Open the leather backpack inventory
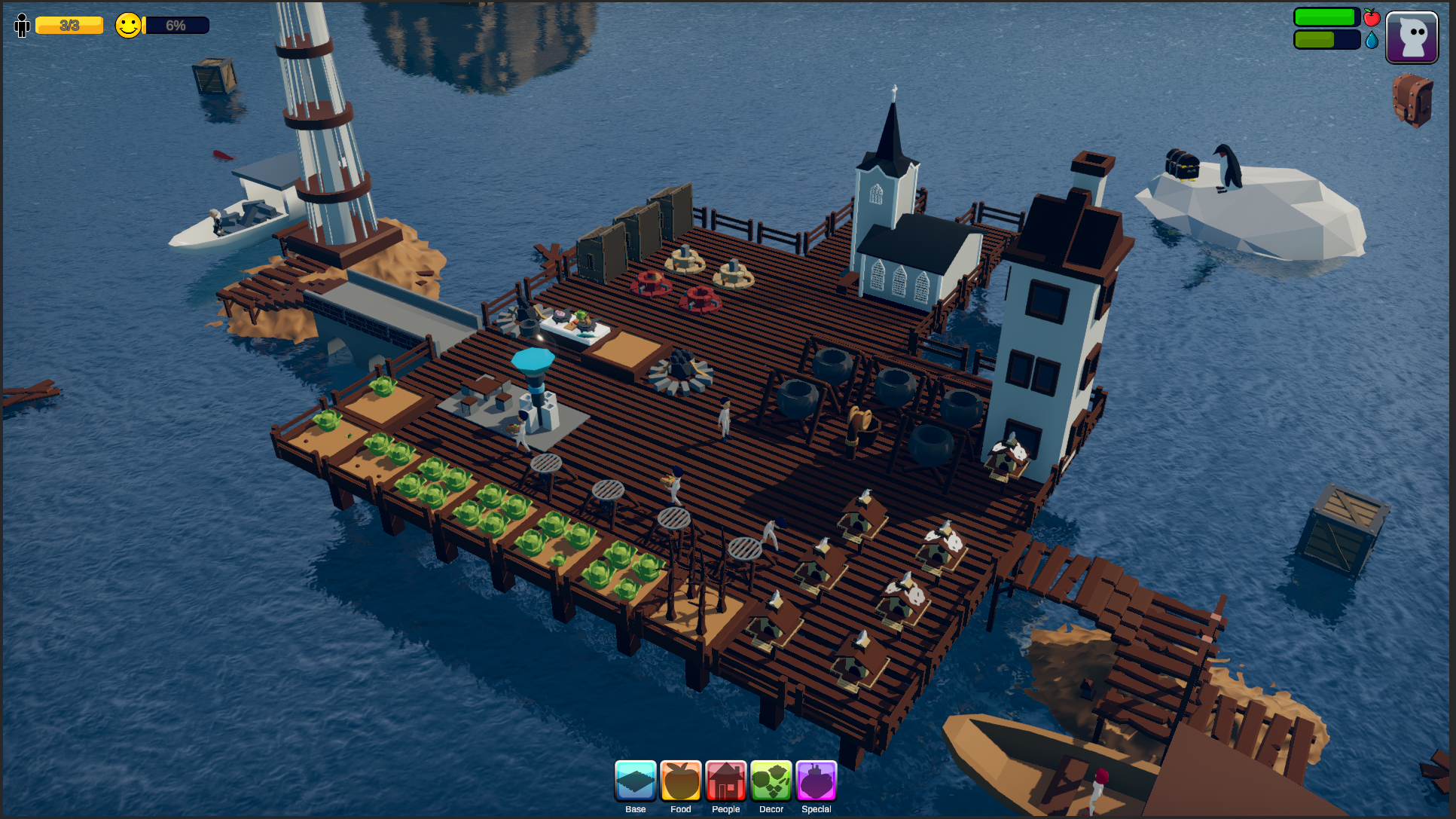The width and height of the screenshot is (1456, 819). [x=1412, y=99]
